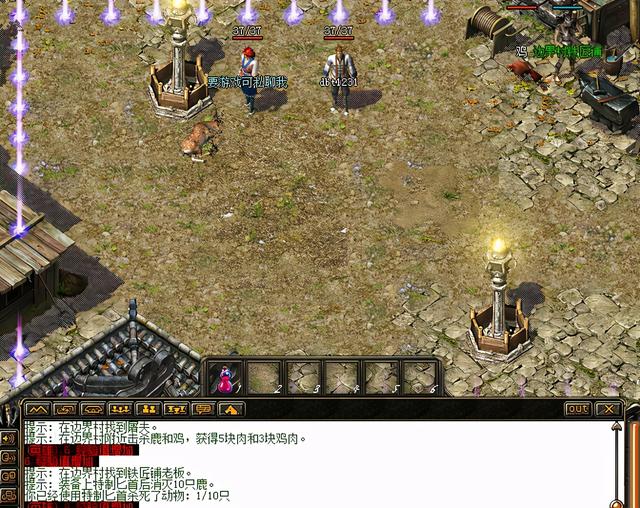The image size is (640, 508).
Task: Click the orange triangle icon on the toolbar
Action: (x=231, y=409)
